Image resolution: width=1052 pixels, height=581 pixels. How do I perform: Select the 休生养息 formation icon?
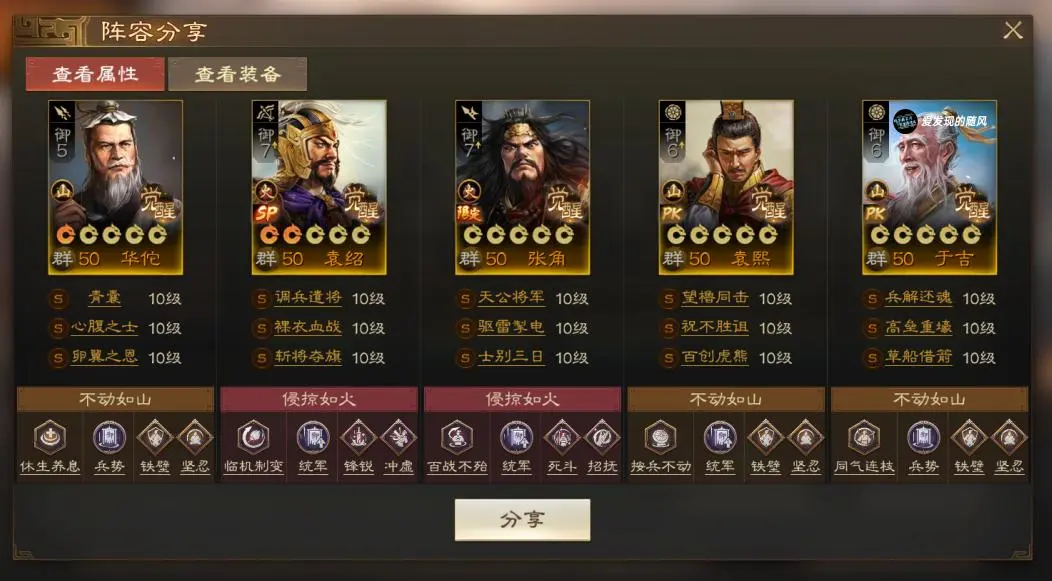pyautogui.click(x=49, y=438)
